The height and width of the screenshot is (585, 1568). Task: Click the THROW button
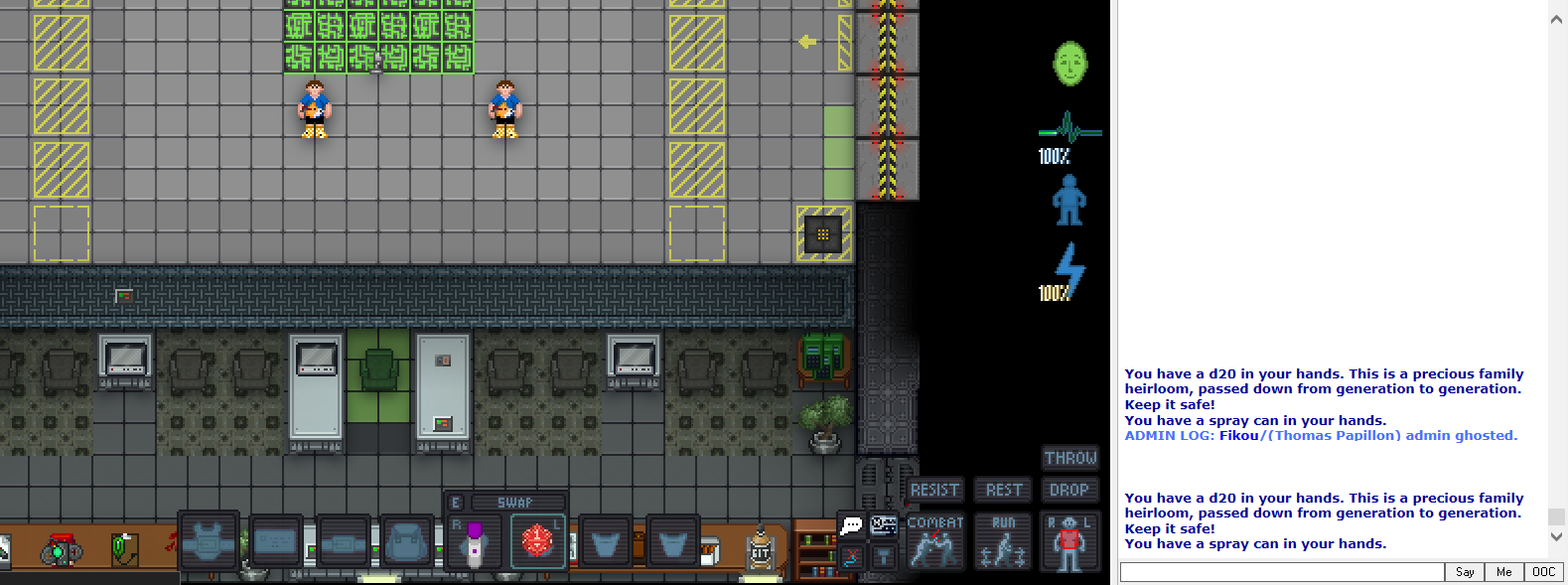tap(1069, 458)
